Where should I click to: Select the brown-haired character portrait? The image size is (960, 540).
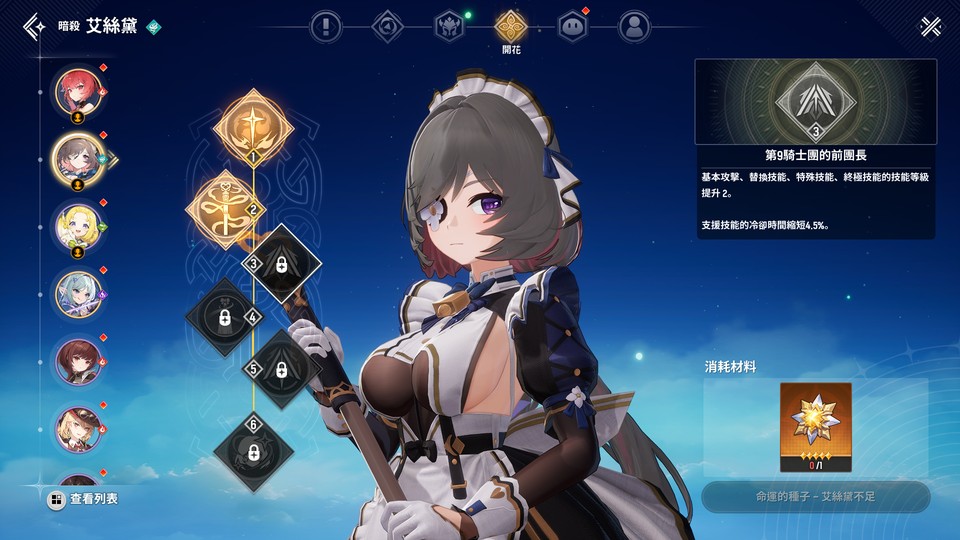pyautogui.click(x=77, y=361)
